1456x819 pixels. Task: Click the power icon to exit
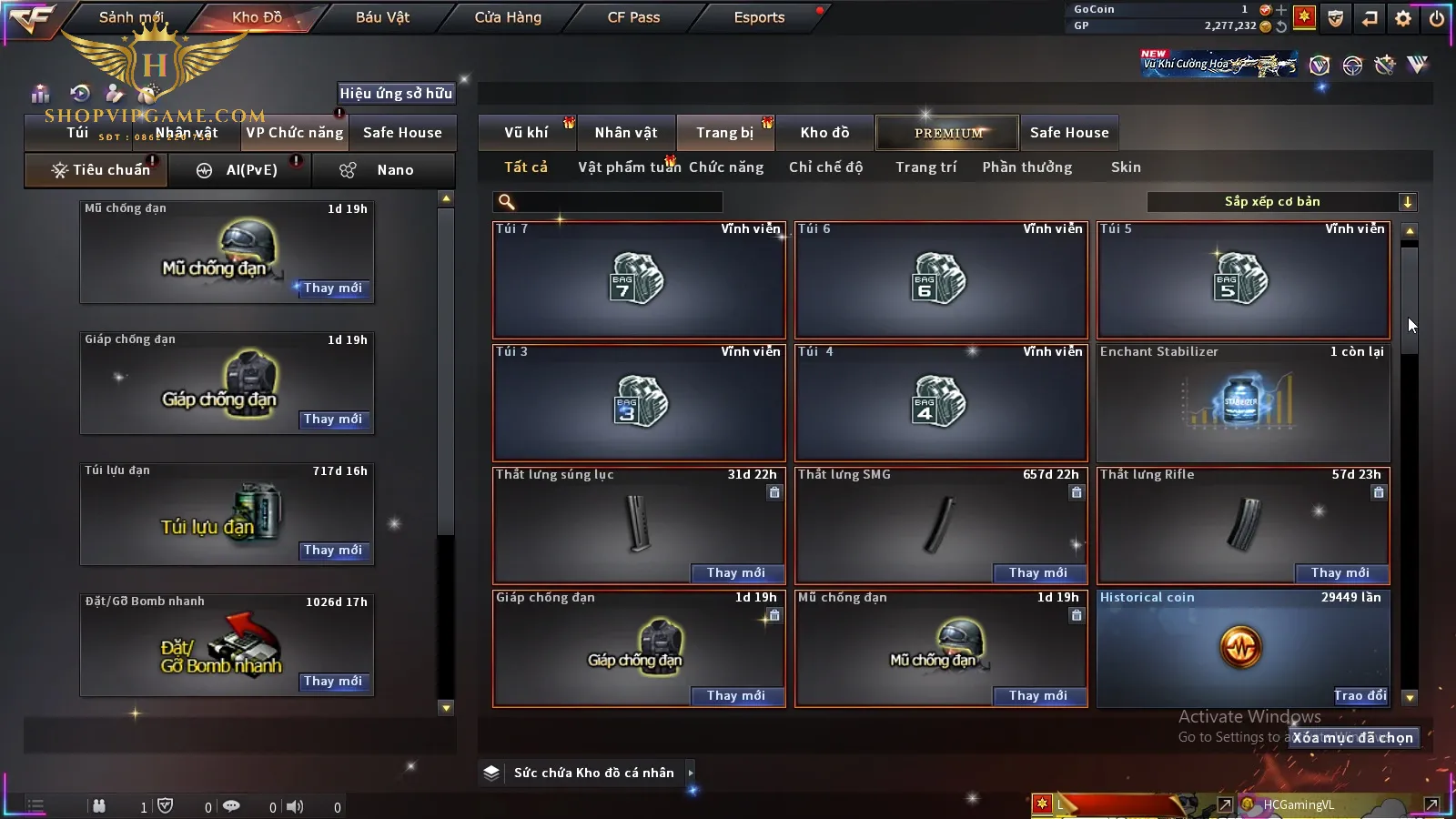coord(1437,18)
